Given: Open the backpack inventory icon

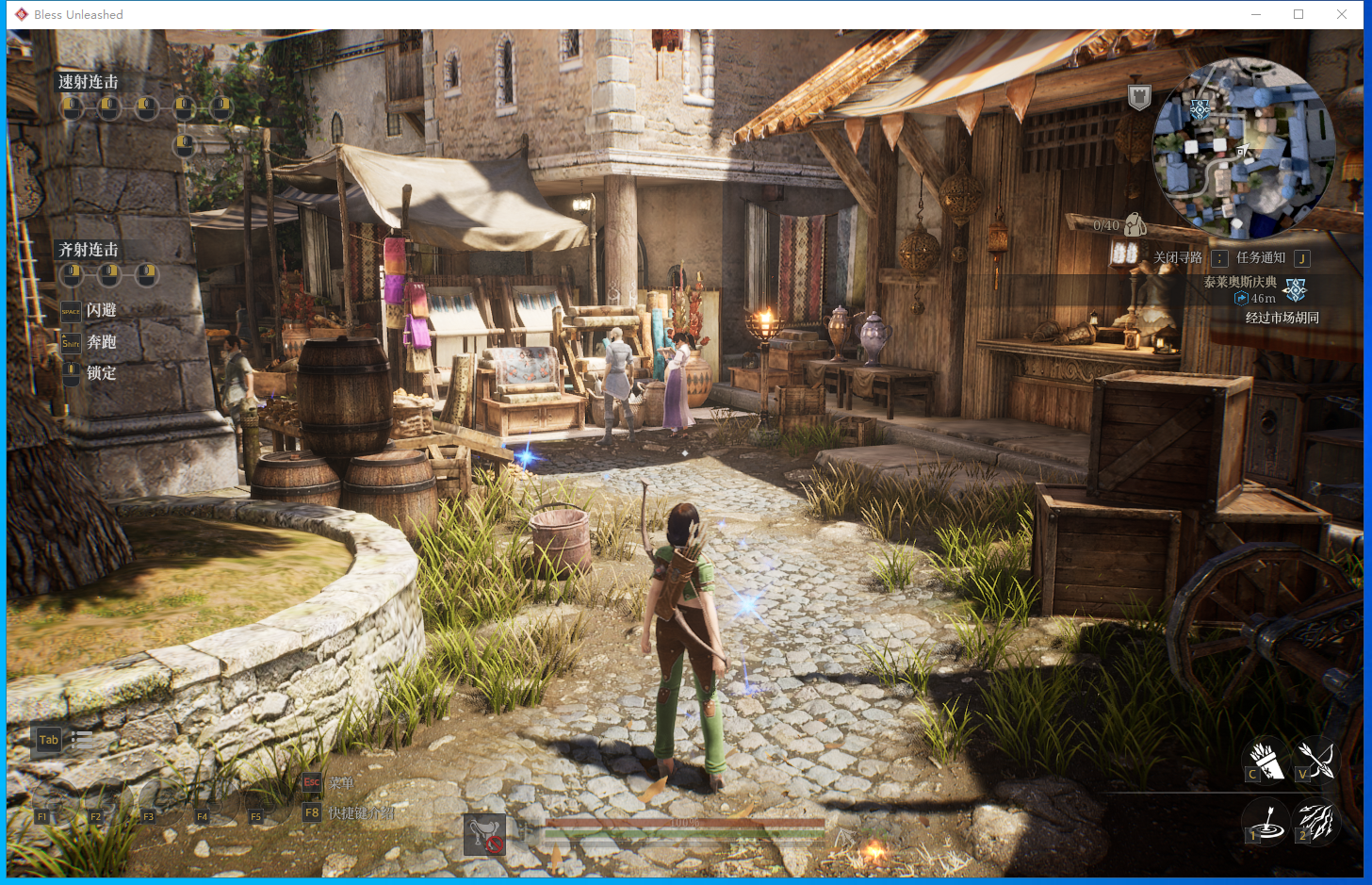Looking at the screenshot, I should 1135,224.
